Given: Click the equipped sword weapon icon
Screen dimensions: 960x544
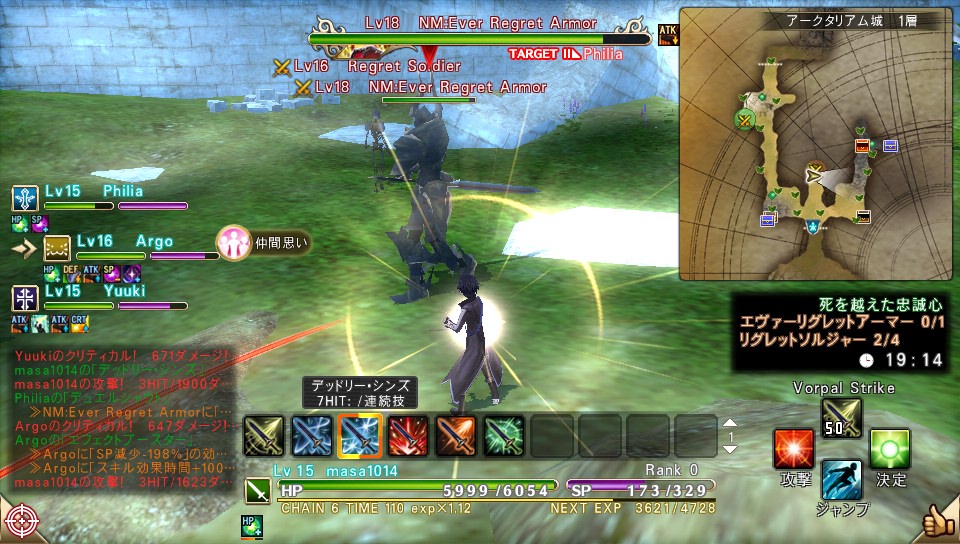Looking at the screenshot, I should click(x=257, y=491).
